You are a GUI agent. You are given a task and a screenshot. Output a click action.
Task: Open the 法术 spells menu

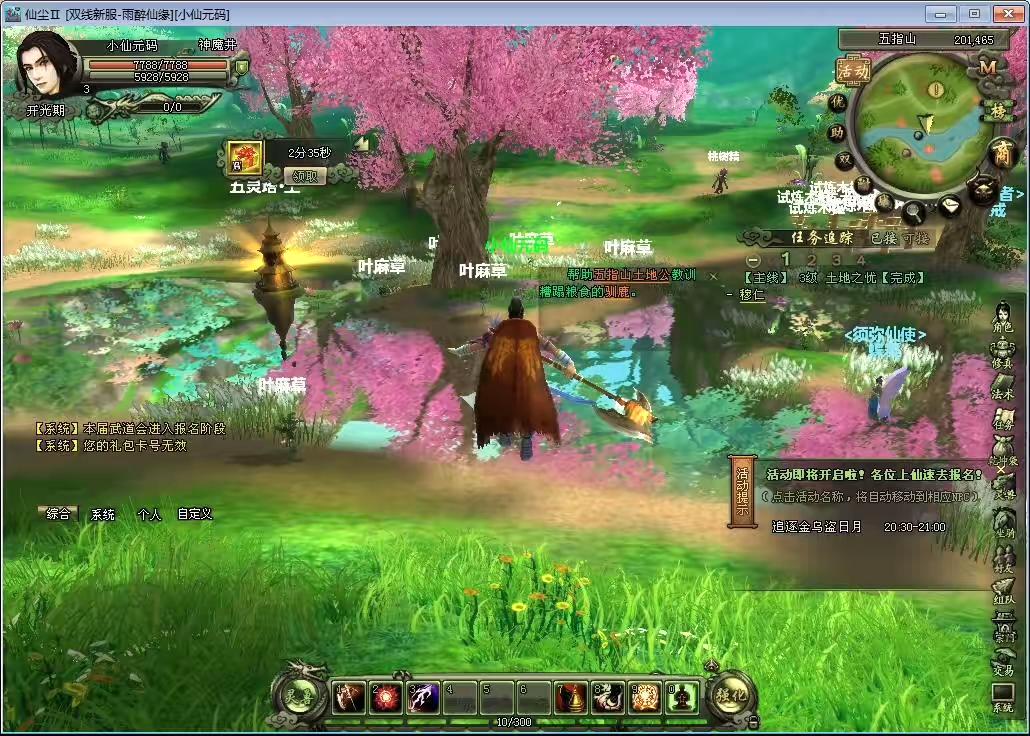(x=1002, y=386)
